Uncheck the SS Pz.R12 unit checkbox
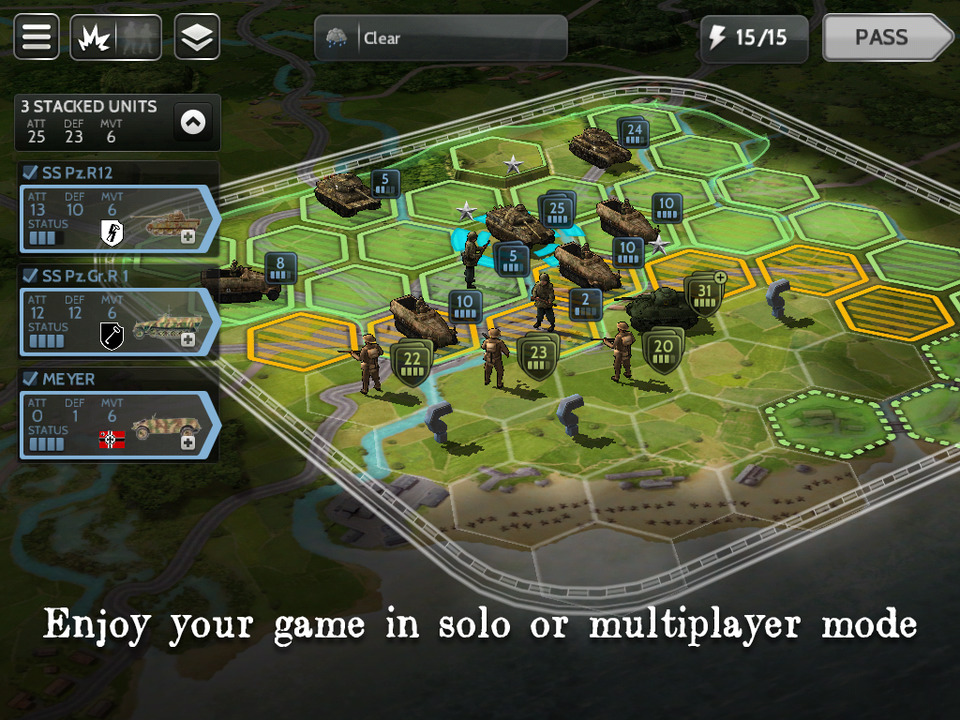 (30, 173)
